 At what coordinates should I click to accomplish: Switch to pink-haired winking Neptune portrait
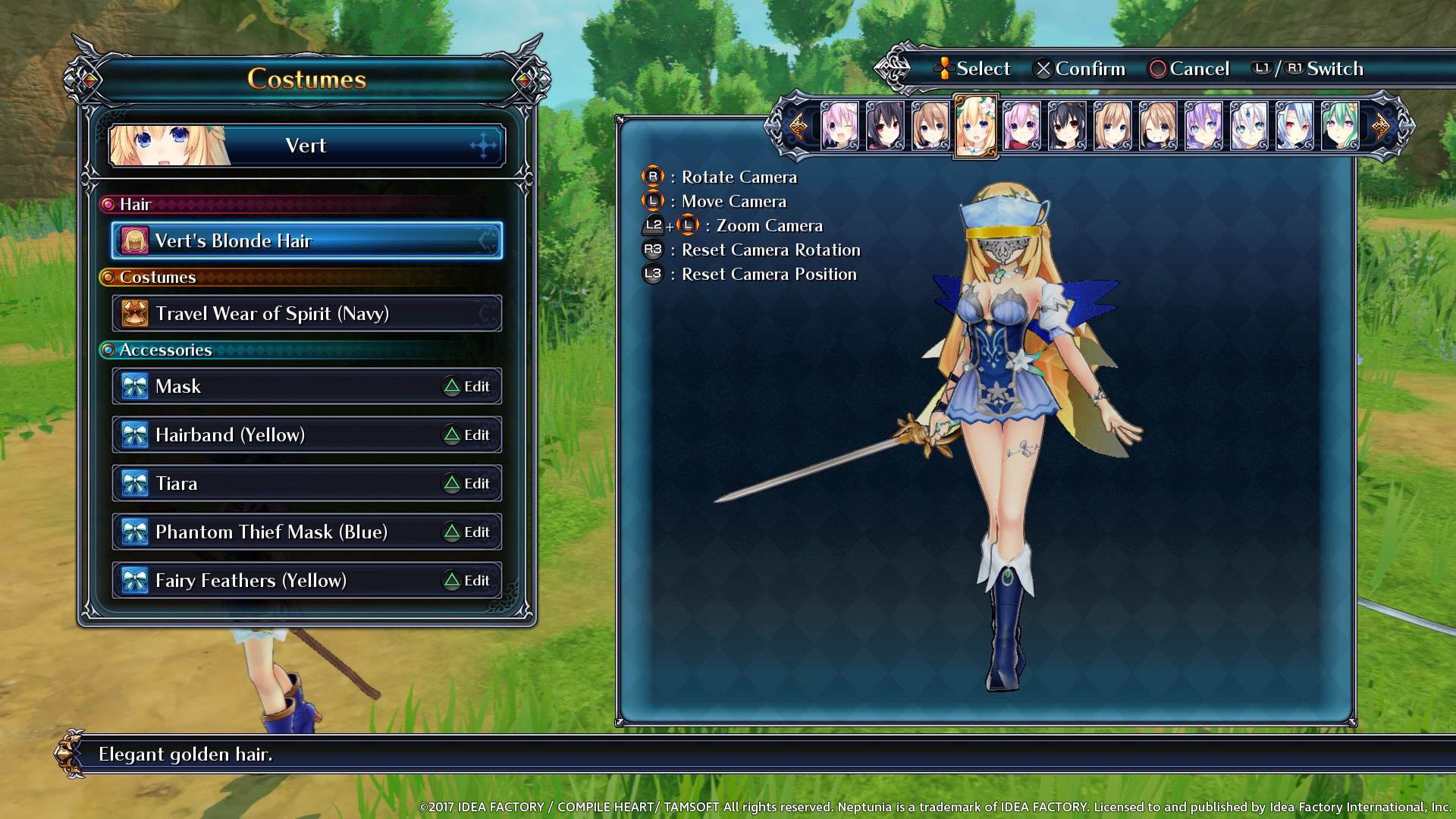click(x=839, y=125)
